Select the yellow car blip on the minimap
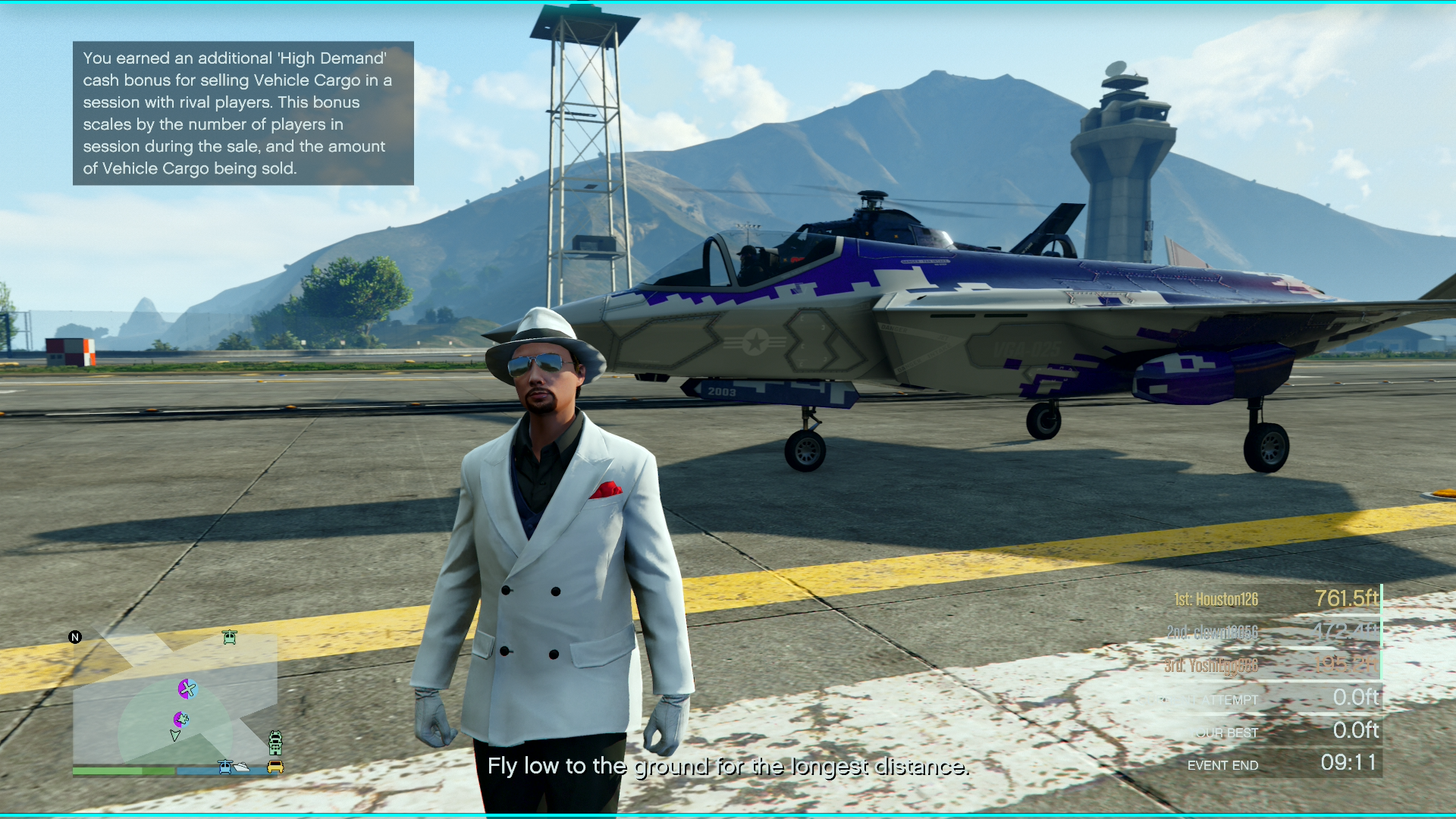 tap(275, 767)
